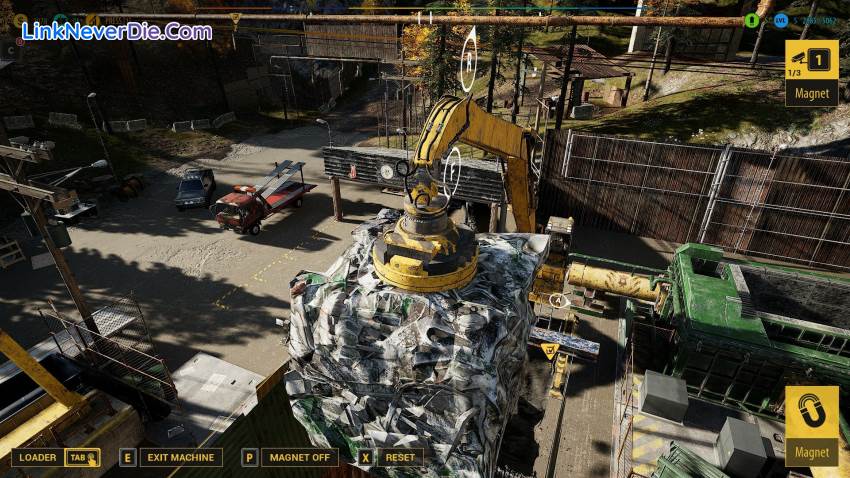Click the Exit Machine button

coord(180,457)
